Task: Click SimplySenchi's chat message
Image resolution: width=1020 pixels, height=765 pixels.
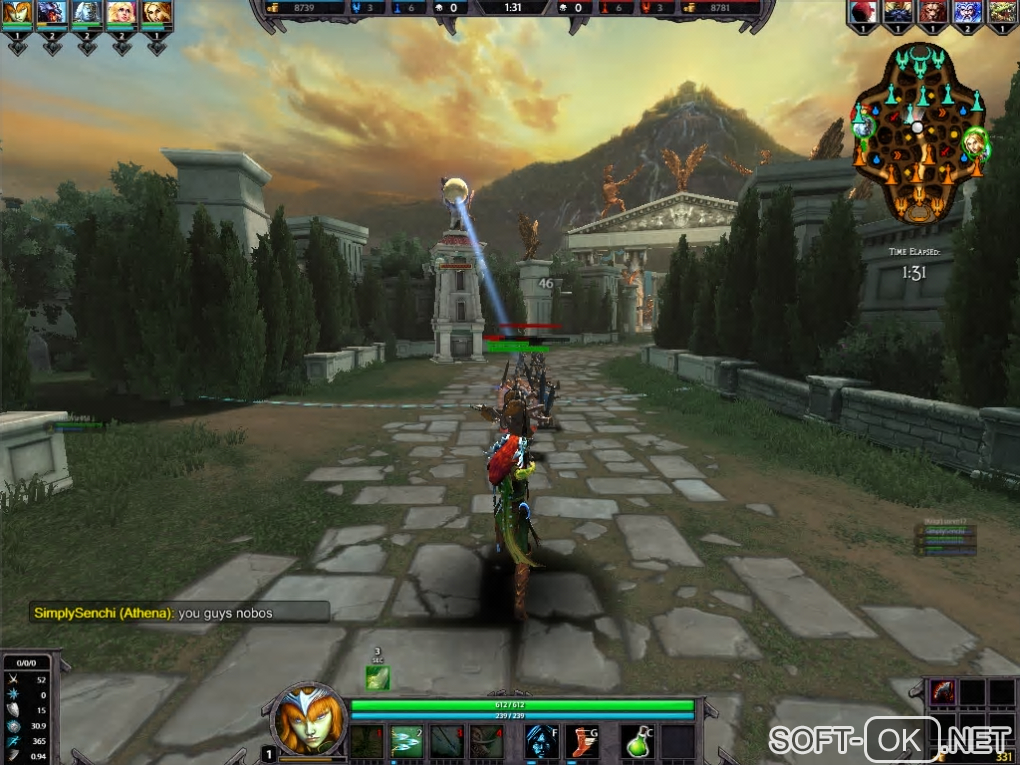Action: pyautogui.click(x=180, y=613)
